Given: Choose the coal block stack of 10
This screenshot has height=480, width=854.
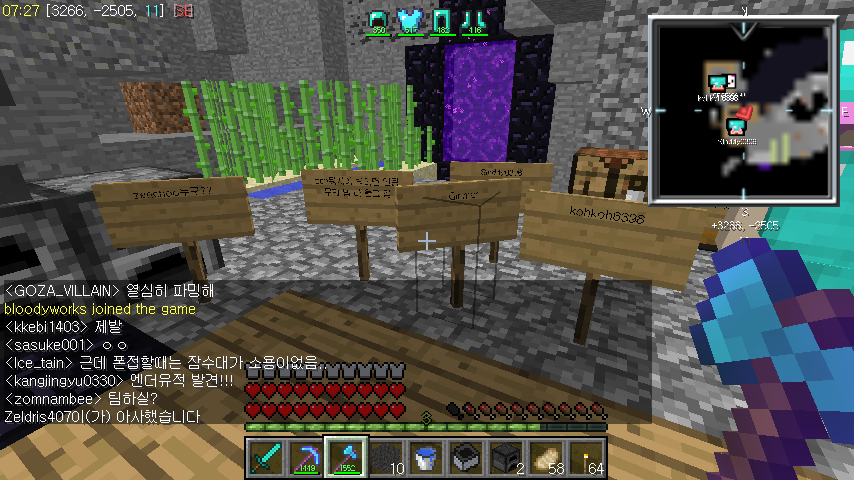Looking at the screenshot, I should point(386,457).
